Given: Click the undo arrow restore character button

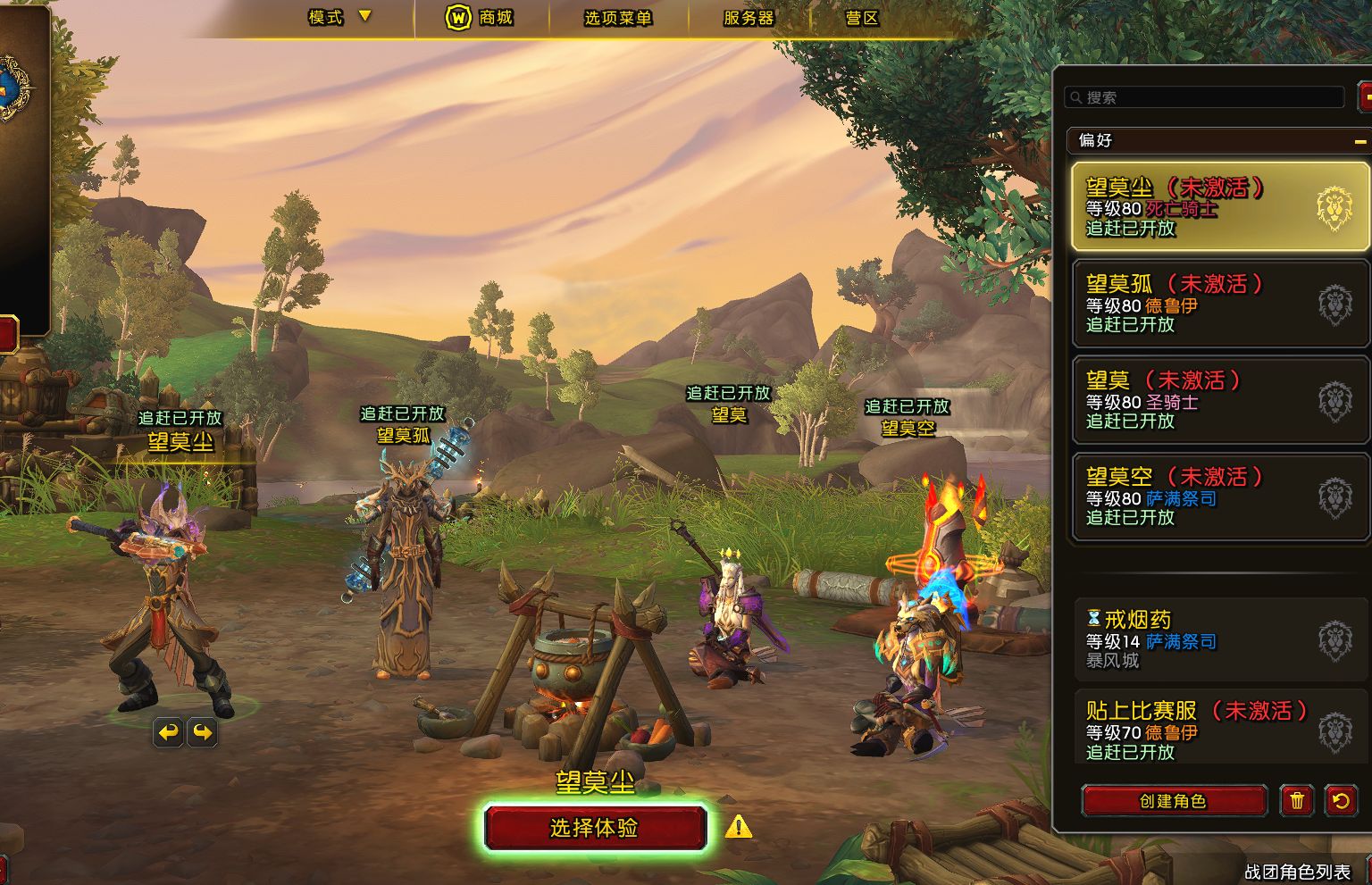Looking at the screenshot, I should pyautogui.click(x=1341, y=801).
